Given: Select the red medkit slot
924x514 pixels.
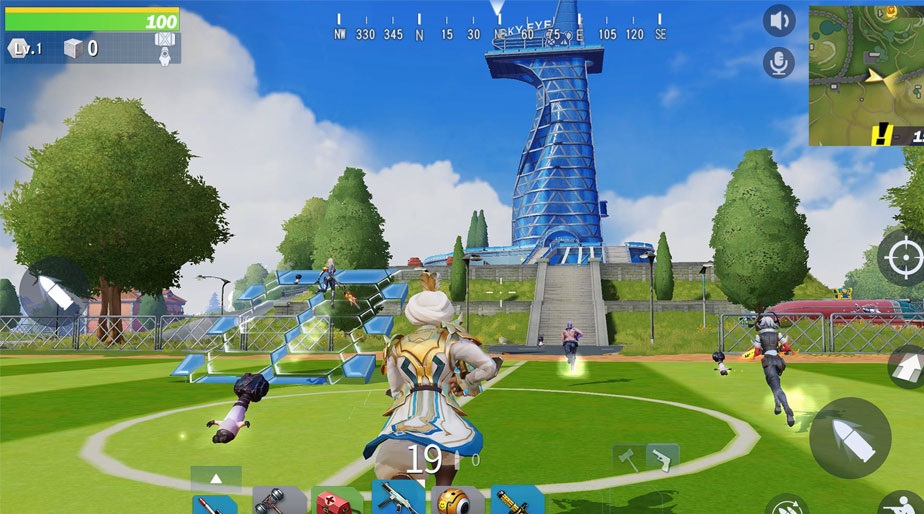Looking at the screenshot, I should [x=338, y=500].
